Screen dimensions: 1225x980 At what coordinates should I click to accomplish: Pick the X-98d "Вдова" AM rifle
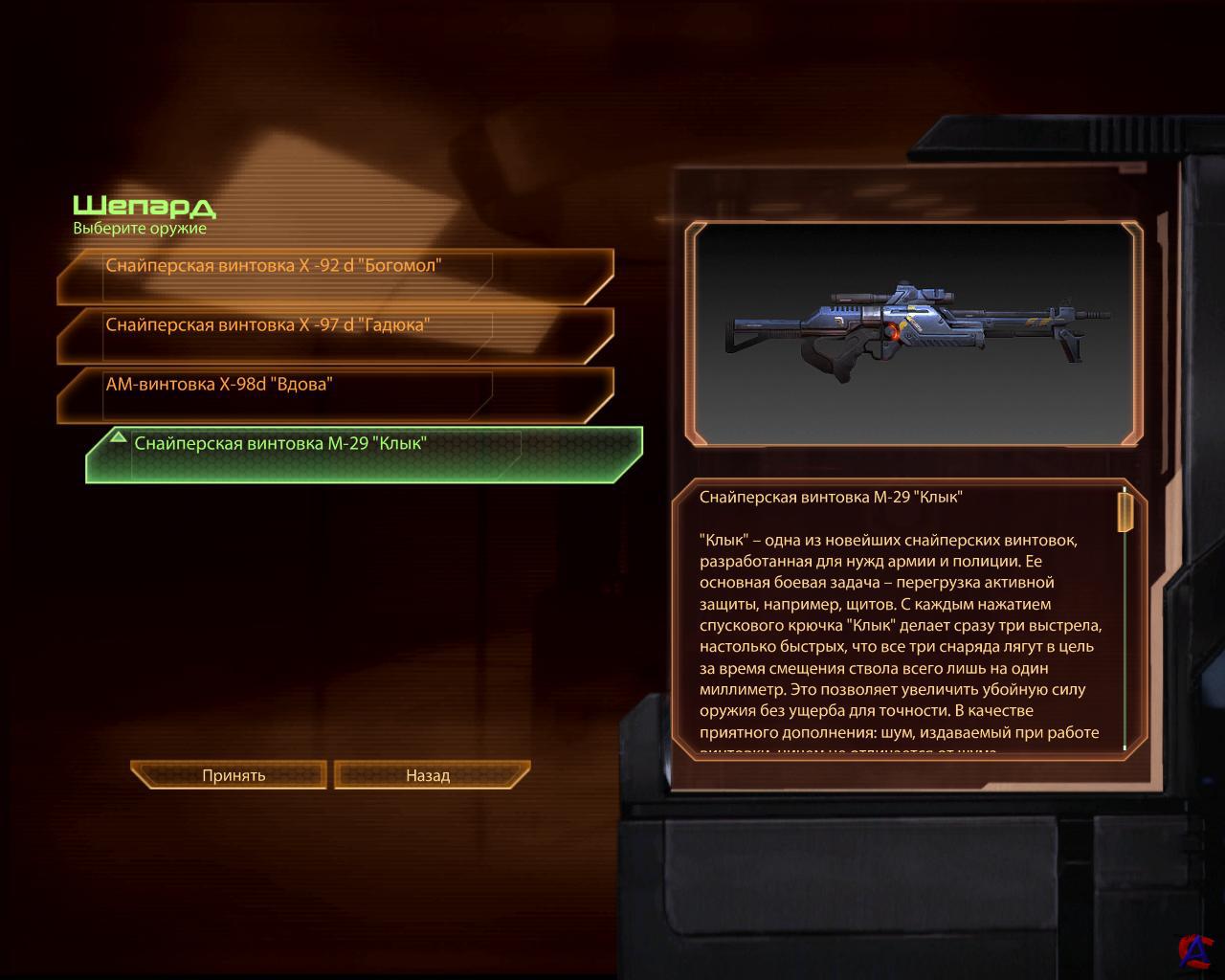coord(335,394)
